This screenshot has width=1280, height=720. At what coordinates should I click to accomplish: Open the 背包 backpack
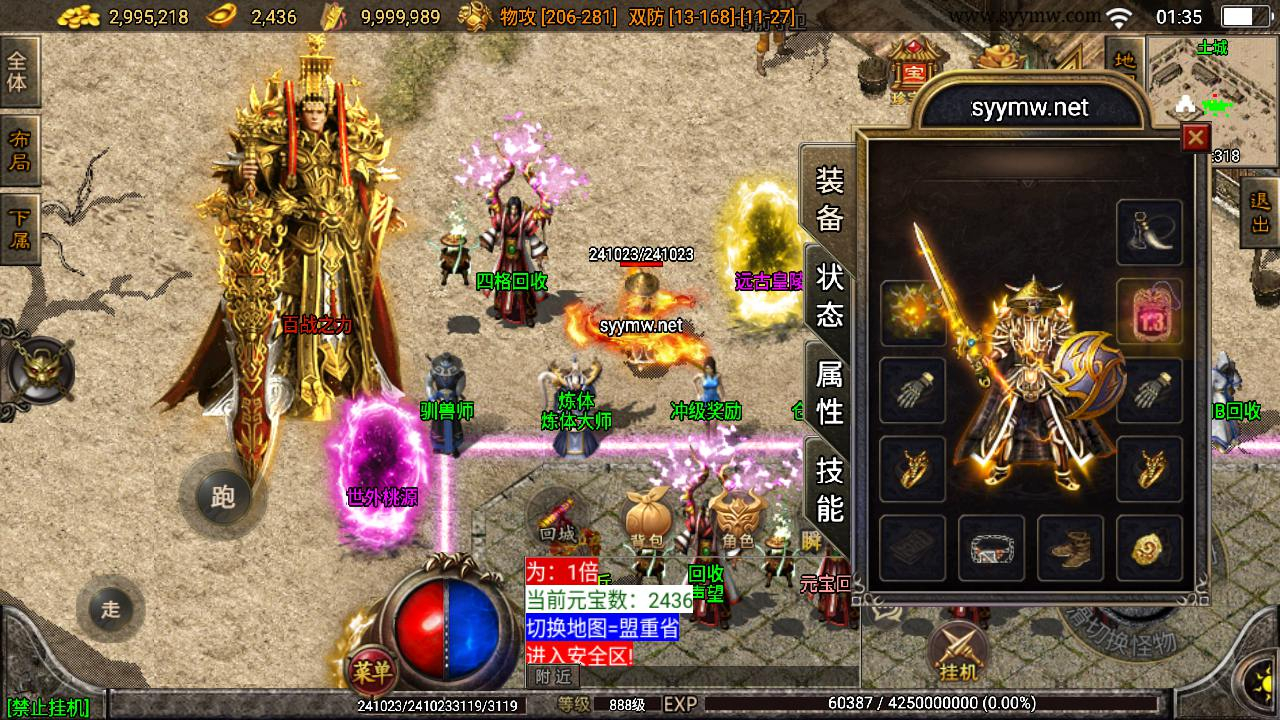click(645, 520)
